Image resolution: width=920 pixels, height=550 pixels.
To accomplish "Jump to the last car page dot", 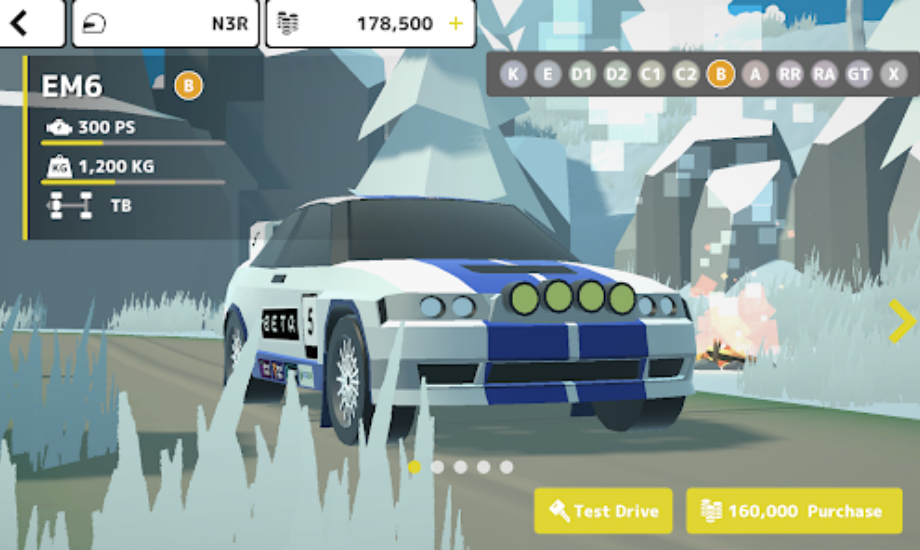I will click(x=507, y=467).
